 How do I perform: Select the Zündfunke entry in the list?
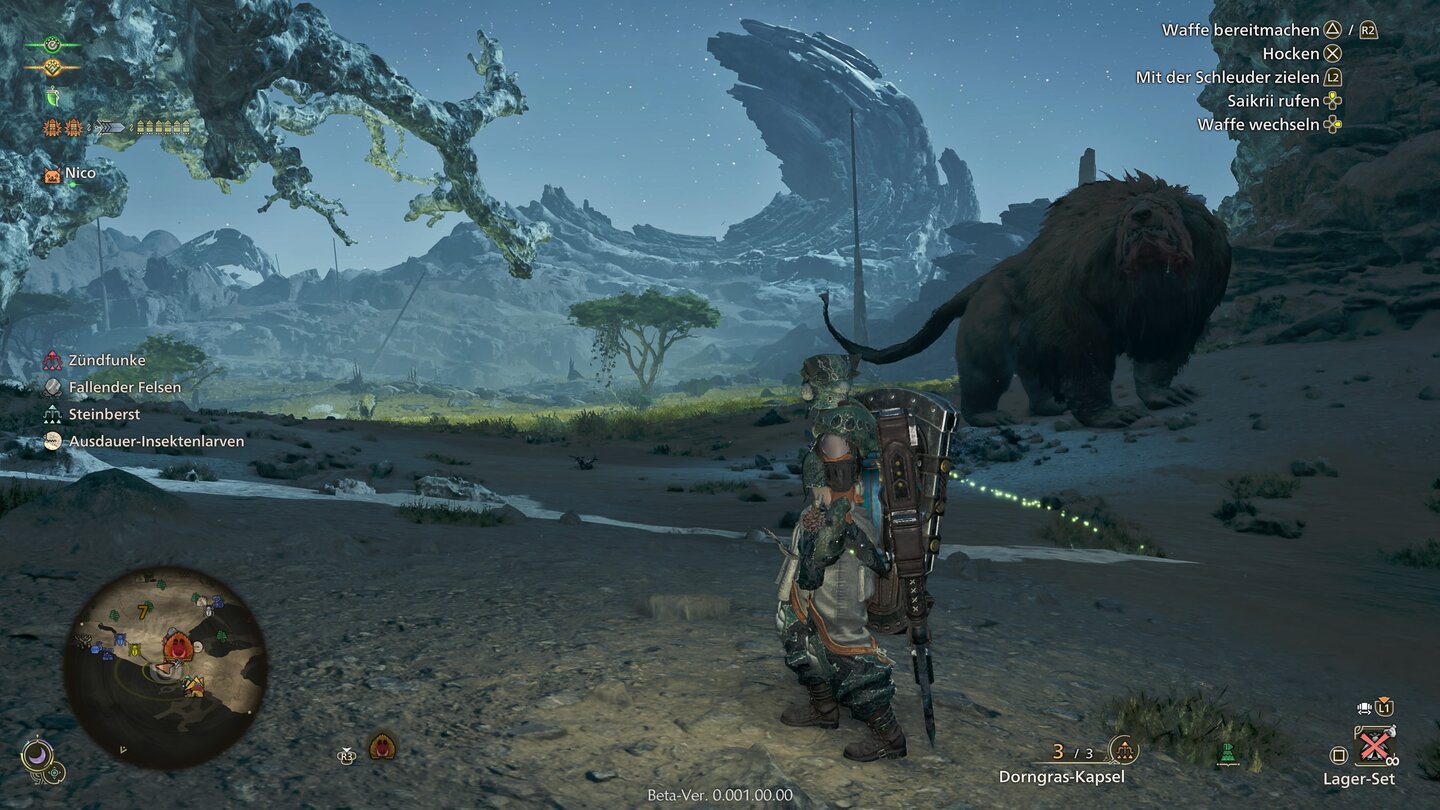(107, 360)
